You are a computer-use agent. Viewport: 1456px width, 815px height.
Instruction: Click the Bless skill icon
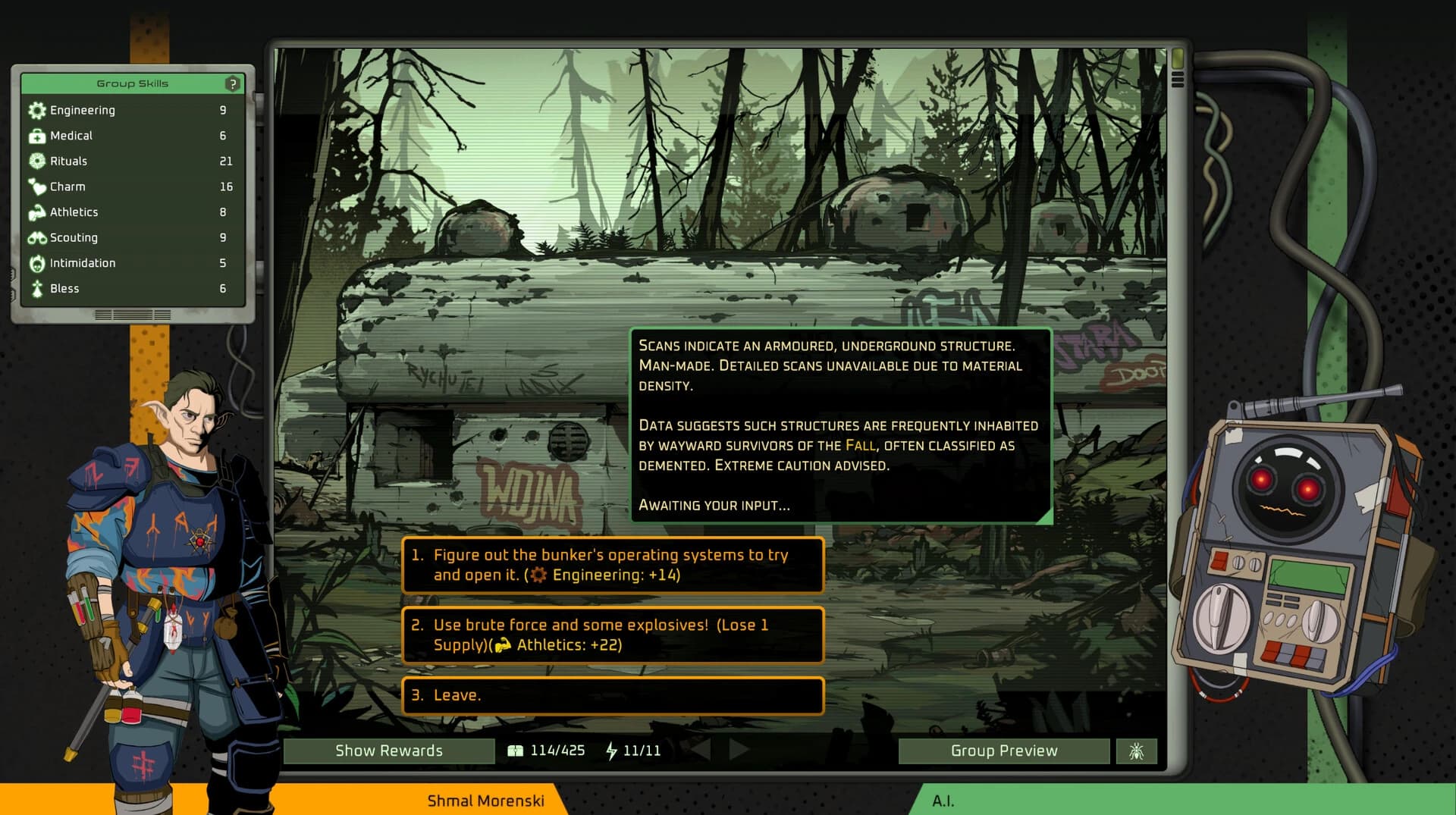(36, 288)
